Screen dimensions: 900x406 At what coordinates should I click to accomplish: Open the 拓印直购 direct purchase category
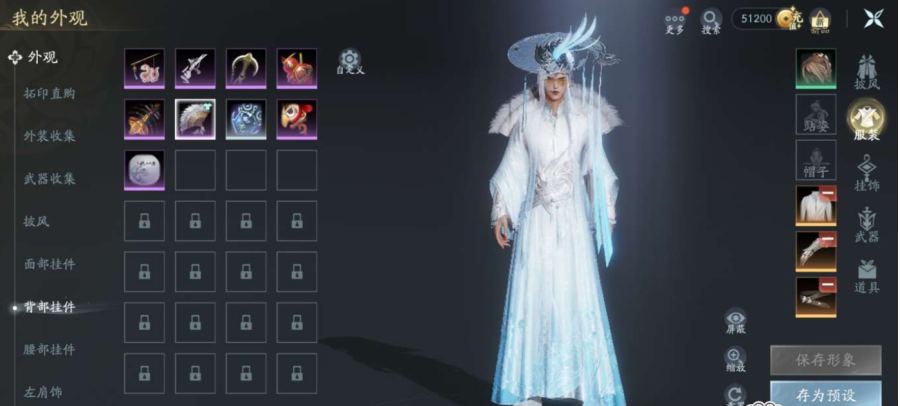(50, 93)
